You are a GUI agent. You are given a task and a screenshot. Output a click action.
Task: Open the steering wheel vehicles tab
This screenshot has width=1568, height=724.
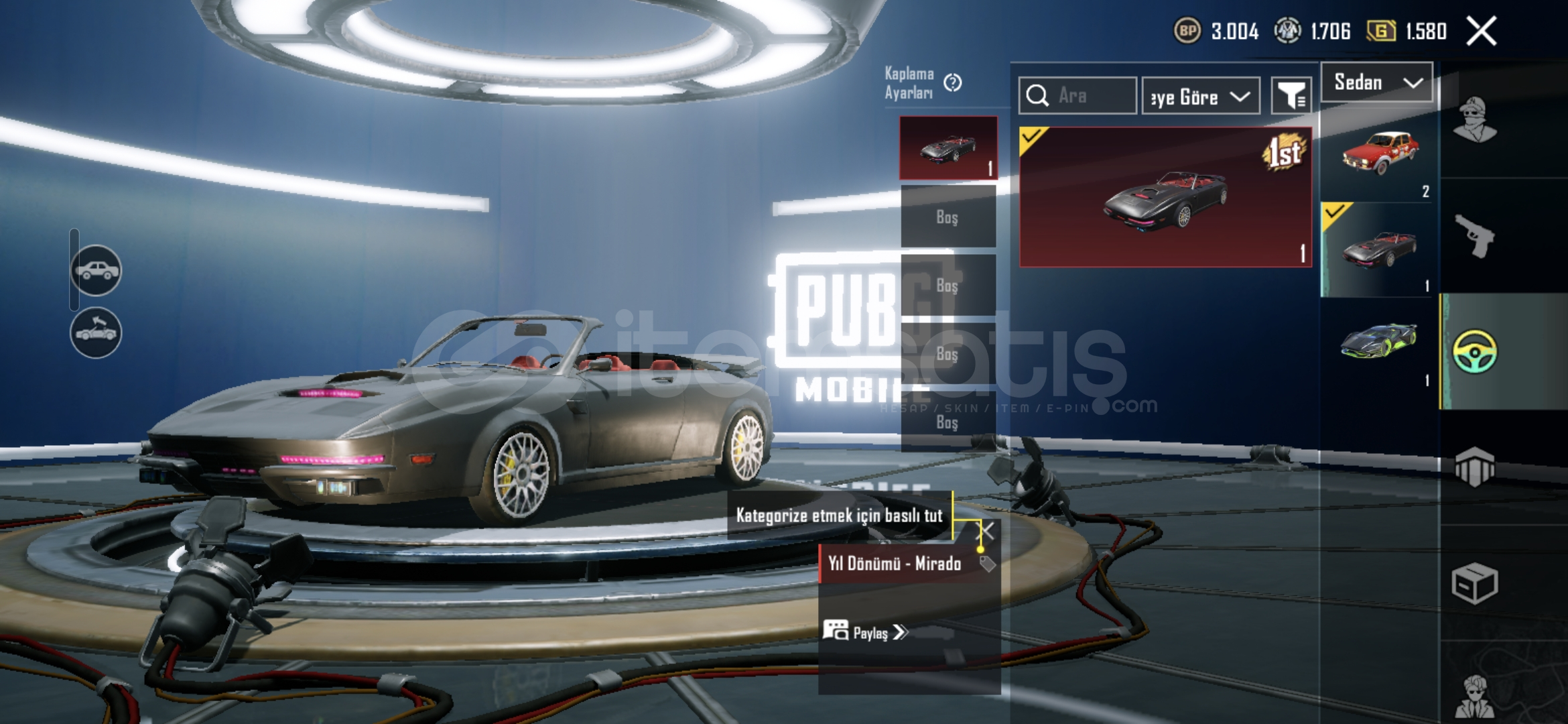point(1474,351)
